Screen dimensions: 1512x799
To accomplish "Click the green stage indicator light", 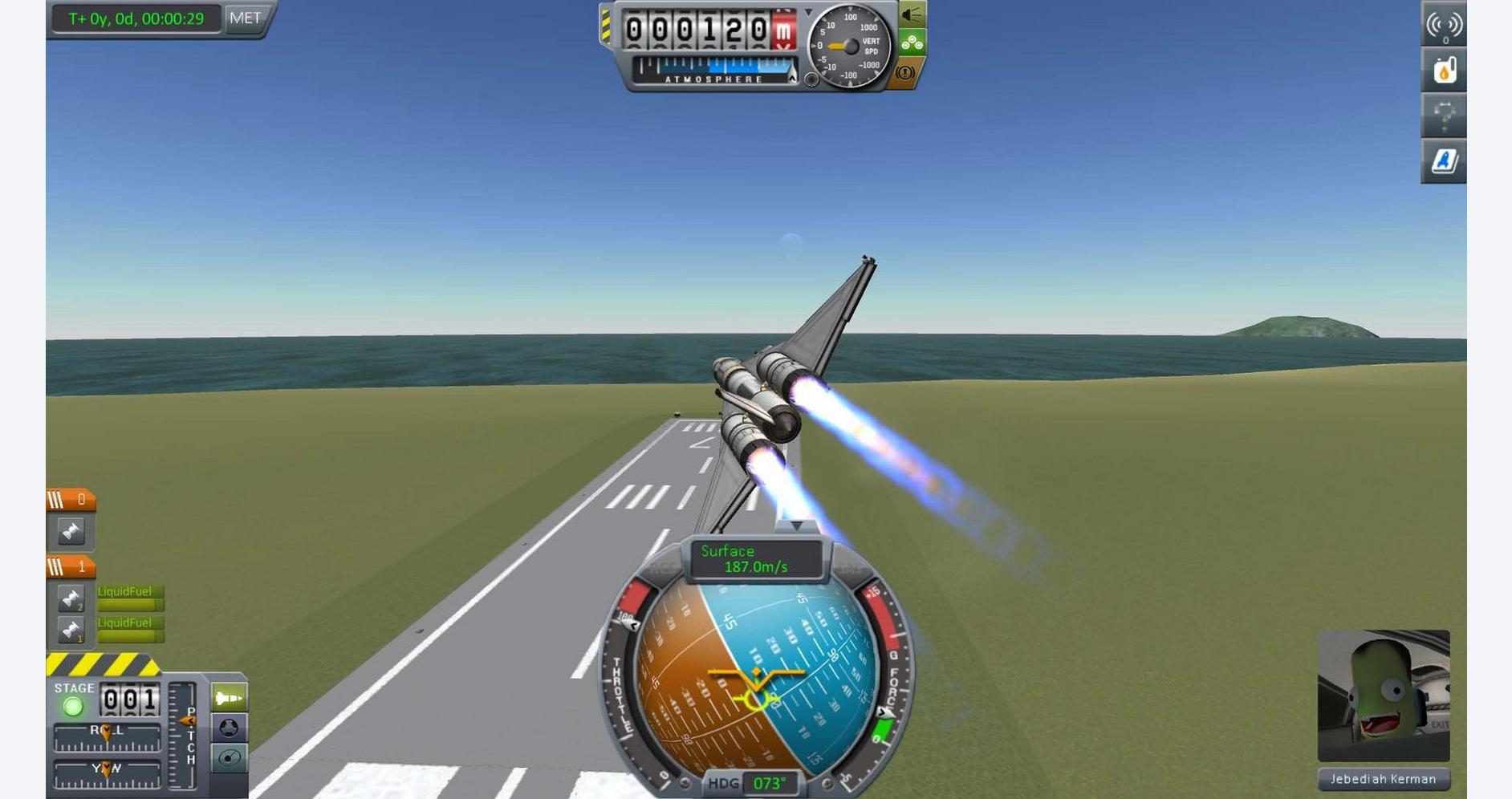I will pyautogui.click(x=73, y=707).
